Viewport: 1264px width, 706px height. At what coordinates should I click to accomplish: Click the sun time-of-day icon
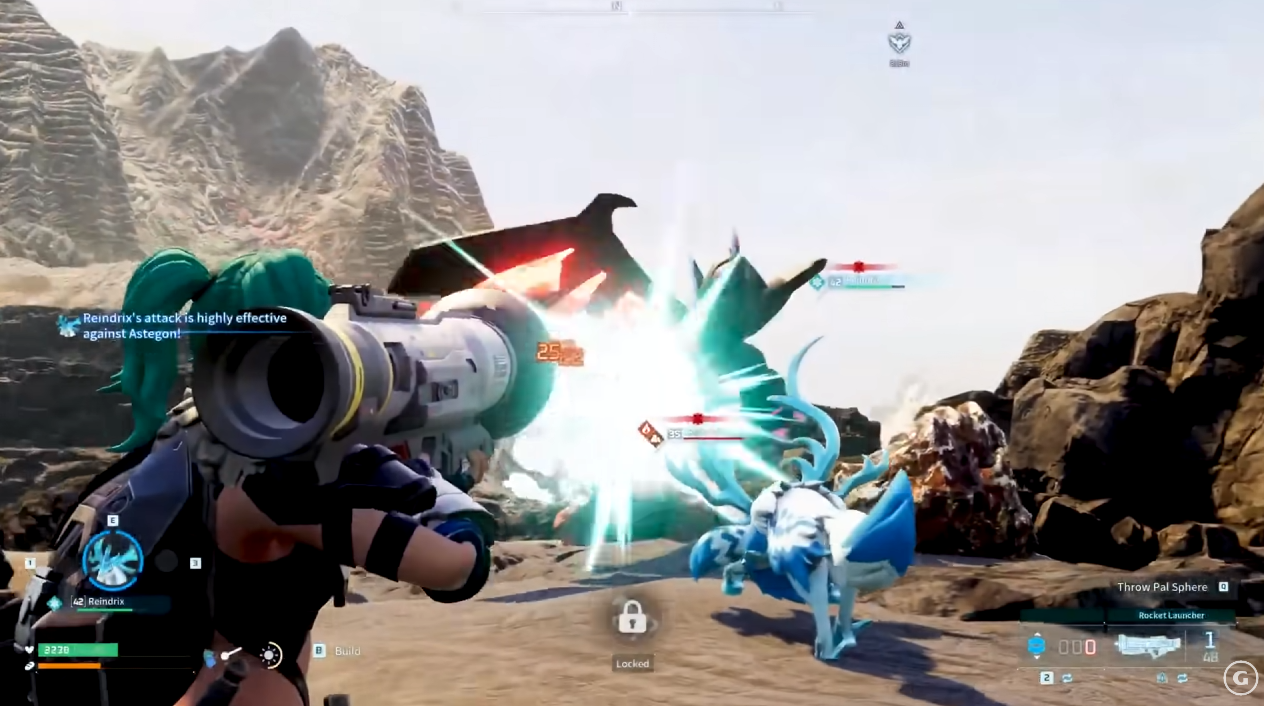tap(270, 655)
